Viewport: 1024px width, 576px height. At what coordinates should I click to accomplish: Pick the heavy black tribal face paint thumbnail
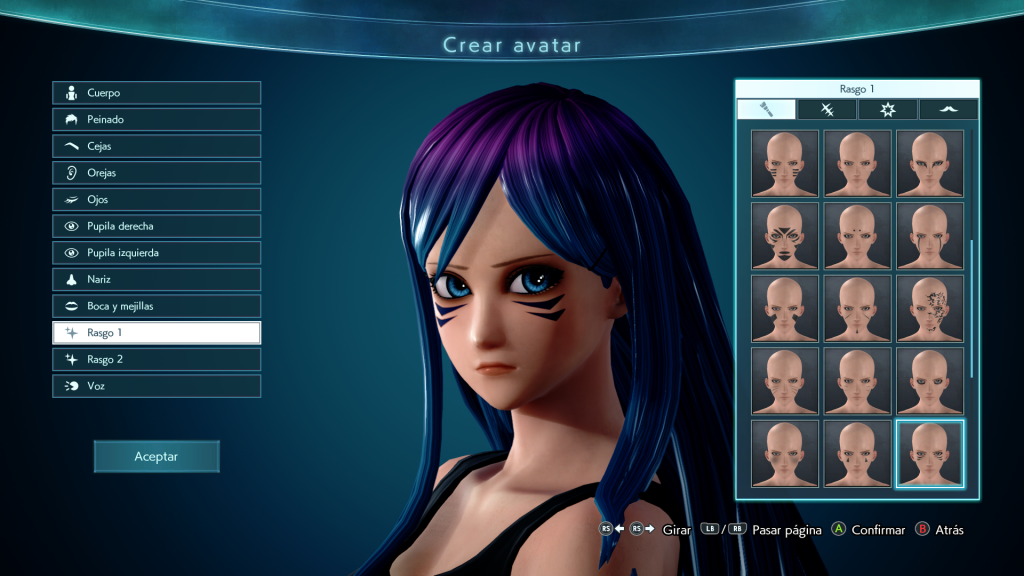click(x=785, y=235)
